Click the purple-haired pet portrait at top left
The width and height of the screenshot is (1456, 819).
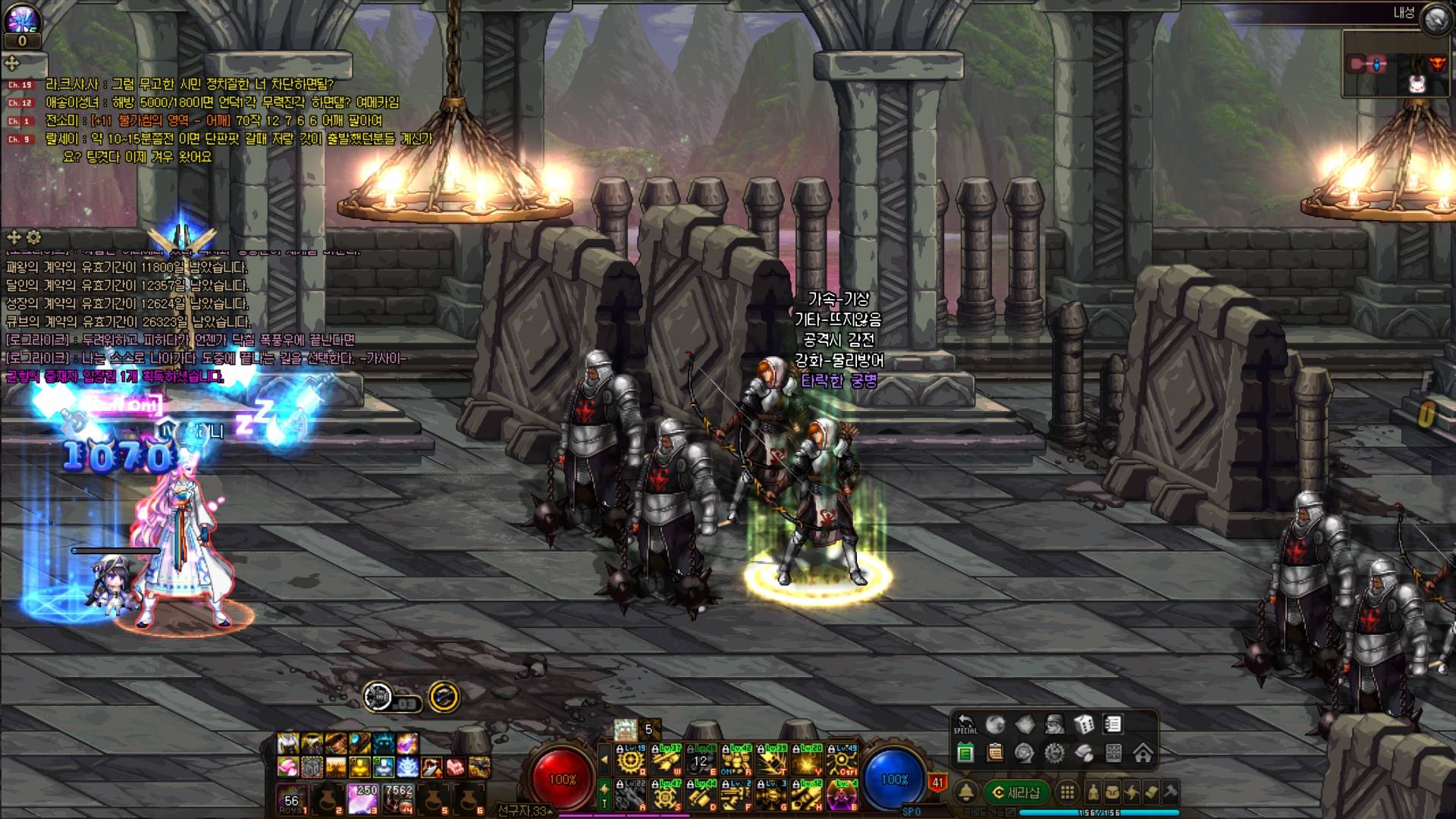(21, 17)
